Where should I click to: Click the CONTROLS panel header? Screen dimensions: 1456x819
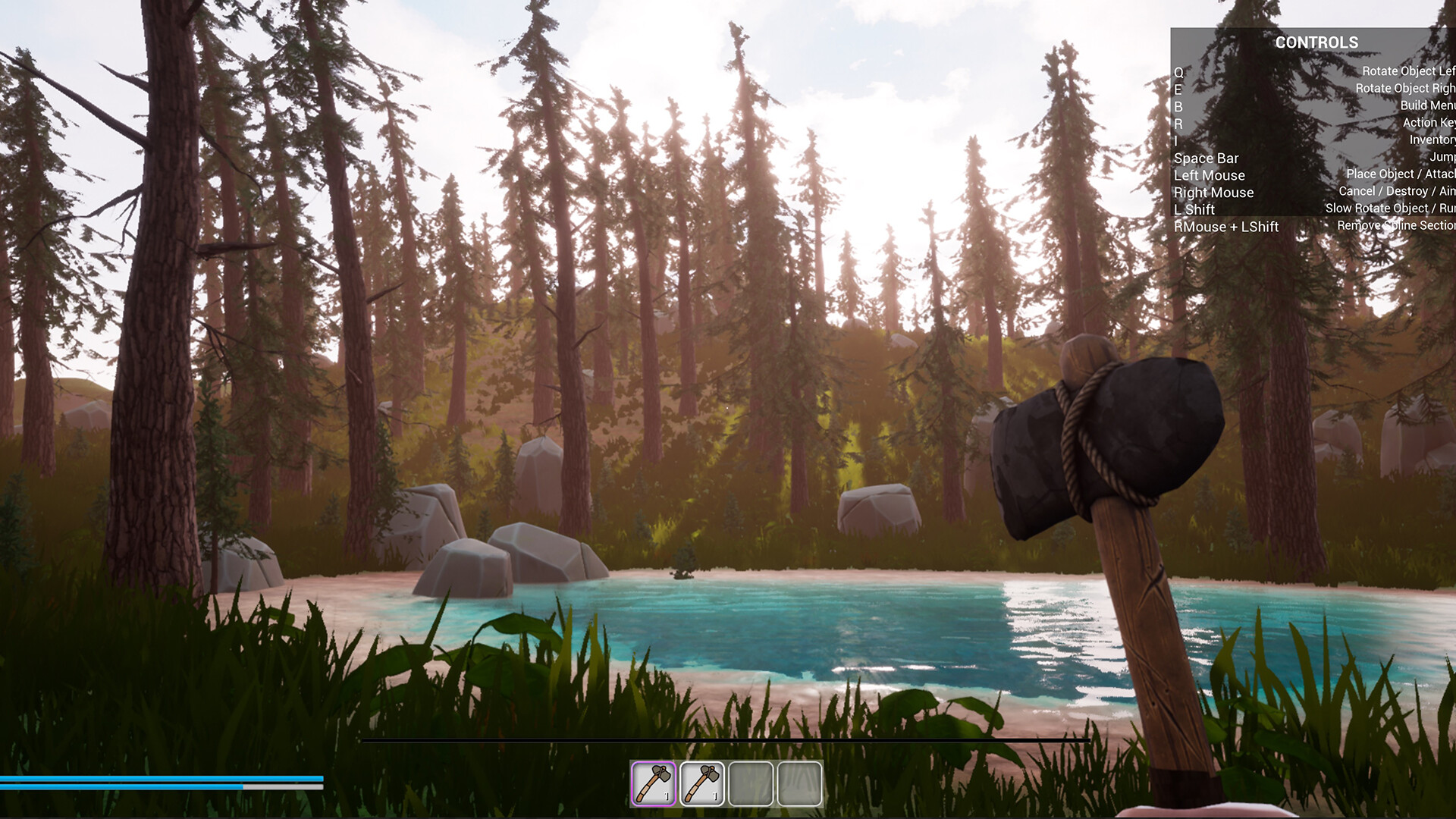click(x=1316, y=42)
